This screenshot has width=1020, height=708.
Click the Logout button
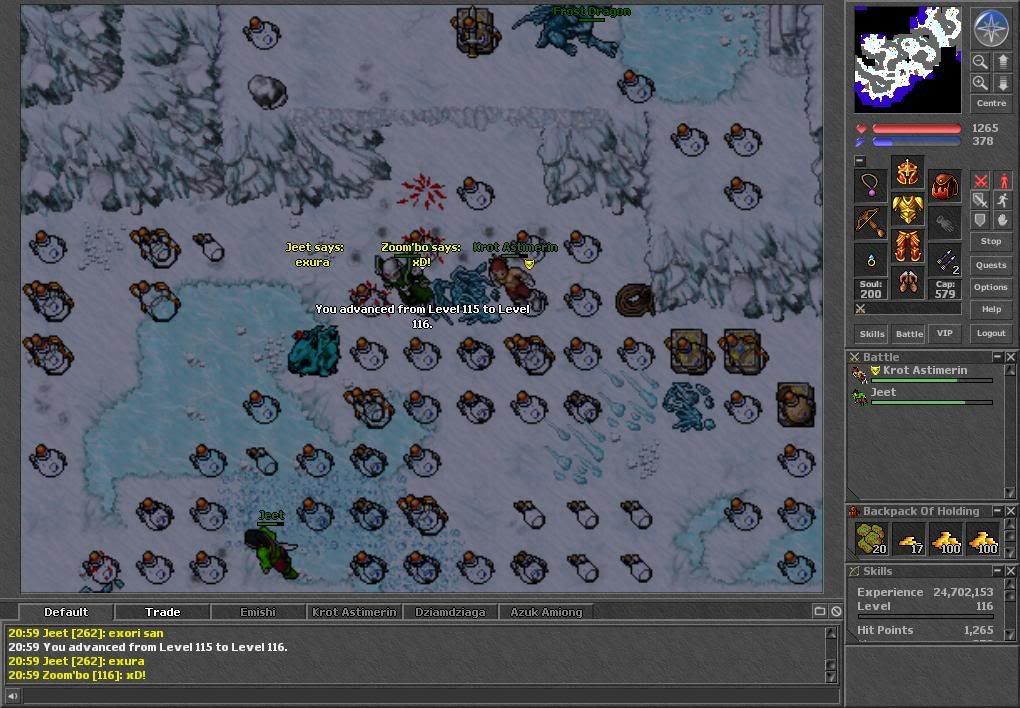pyautogui.click(x=990, y=333)
